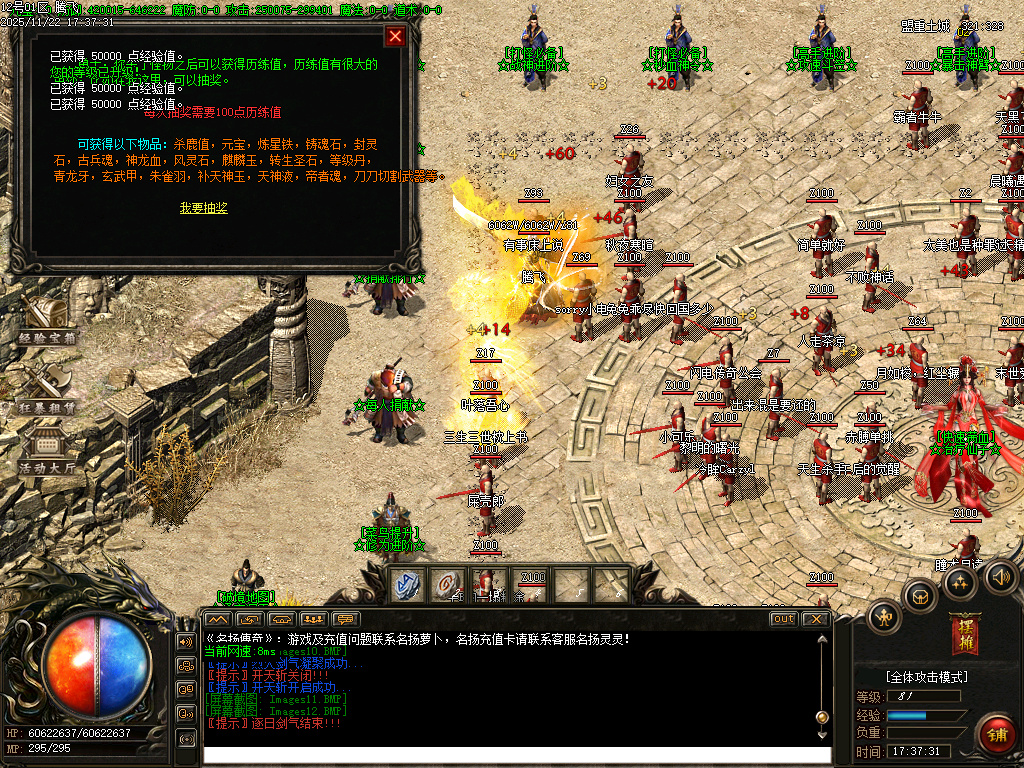Choose the 我要抽奖 lottery link
This screenshot has height=768, width=1024.
point(204,208)
